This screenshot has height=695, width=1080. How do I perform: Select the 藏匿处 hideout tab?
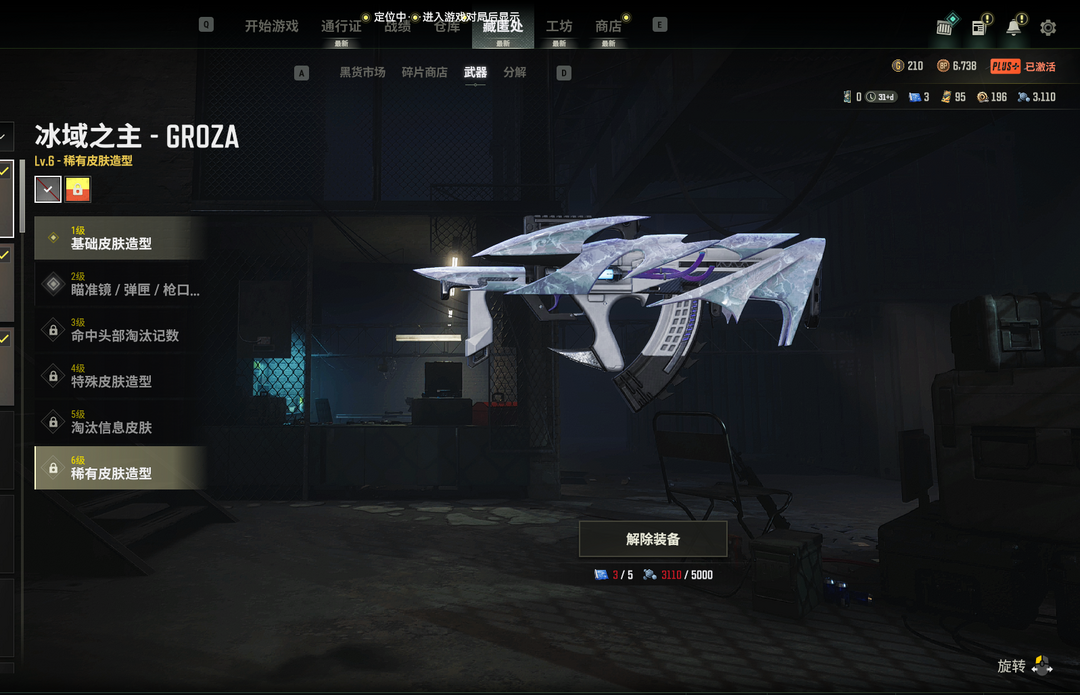[x=503, y=26]
